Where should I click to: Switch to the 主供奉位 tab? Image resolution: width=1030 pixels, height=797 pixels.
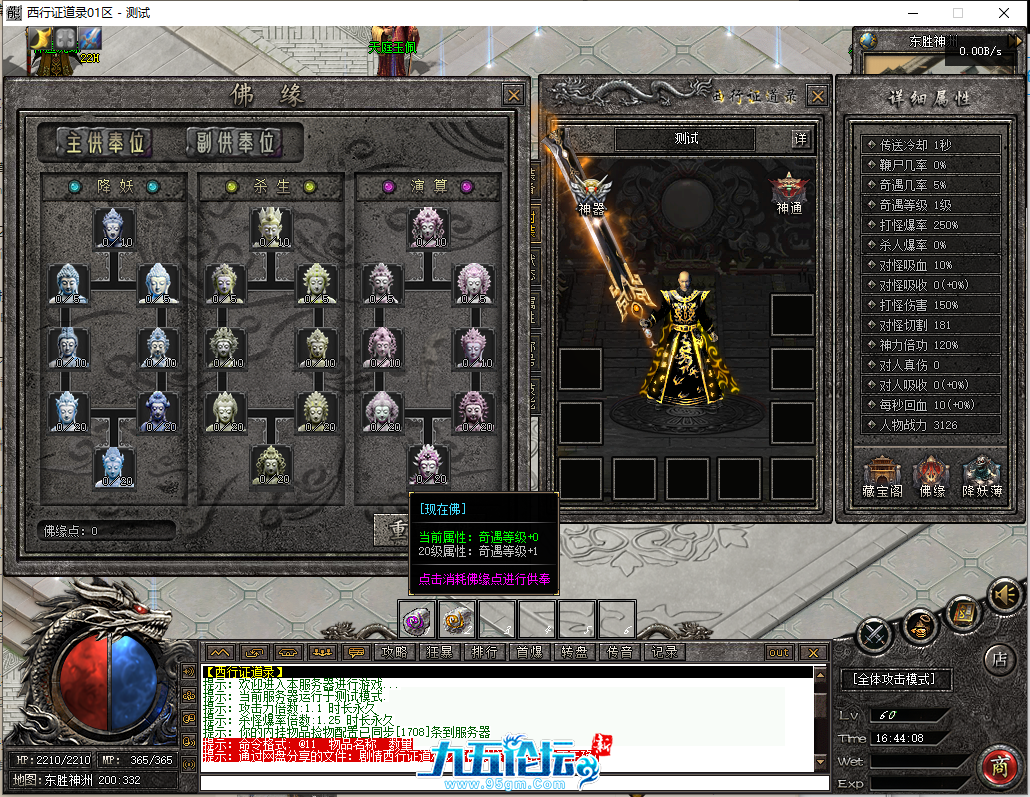(x=94, y=142)
